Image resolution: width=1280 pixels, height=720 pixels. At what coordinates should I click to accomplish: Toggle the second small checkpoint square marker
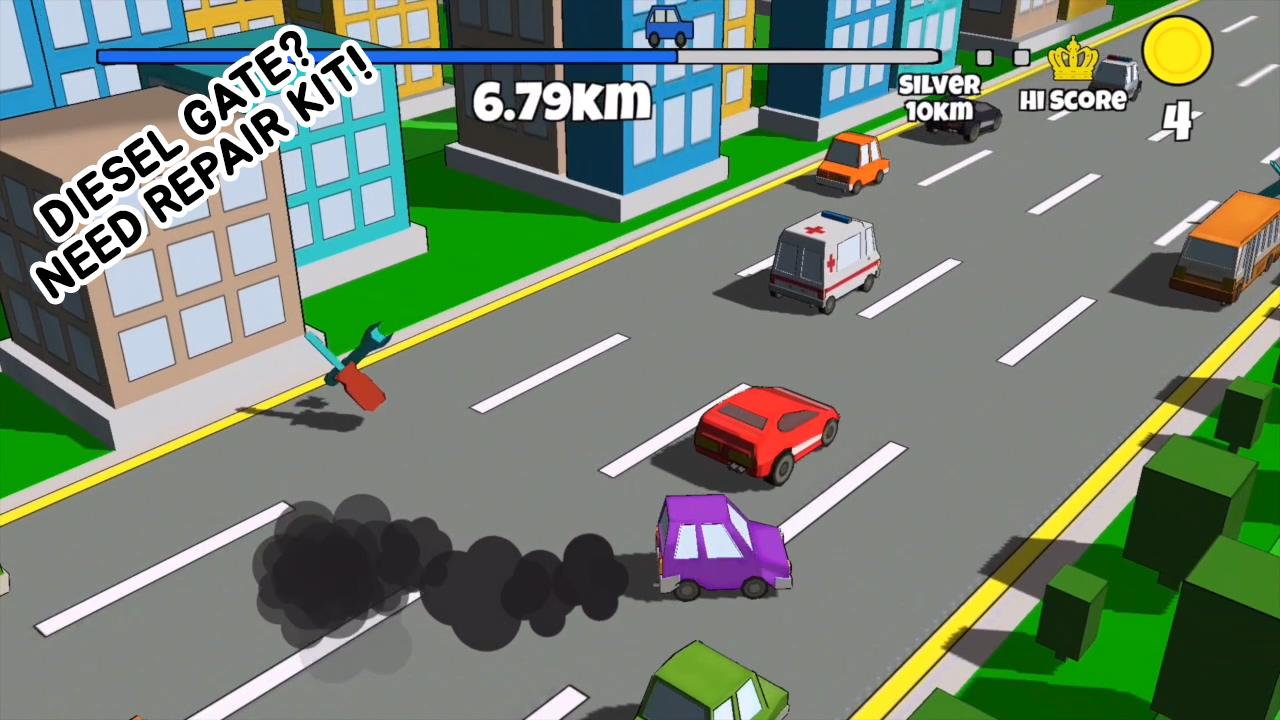[1021, 57]
